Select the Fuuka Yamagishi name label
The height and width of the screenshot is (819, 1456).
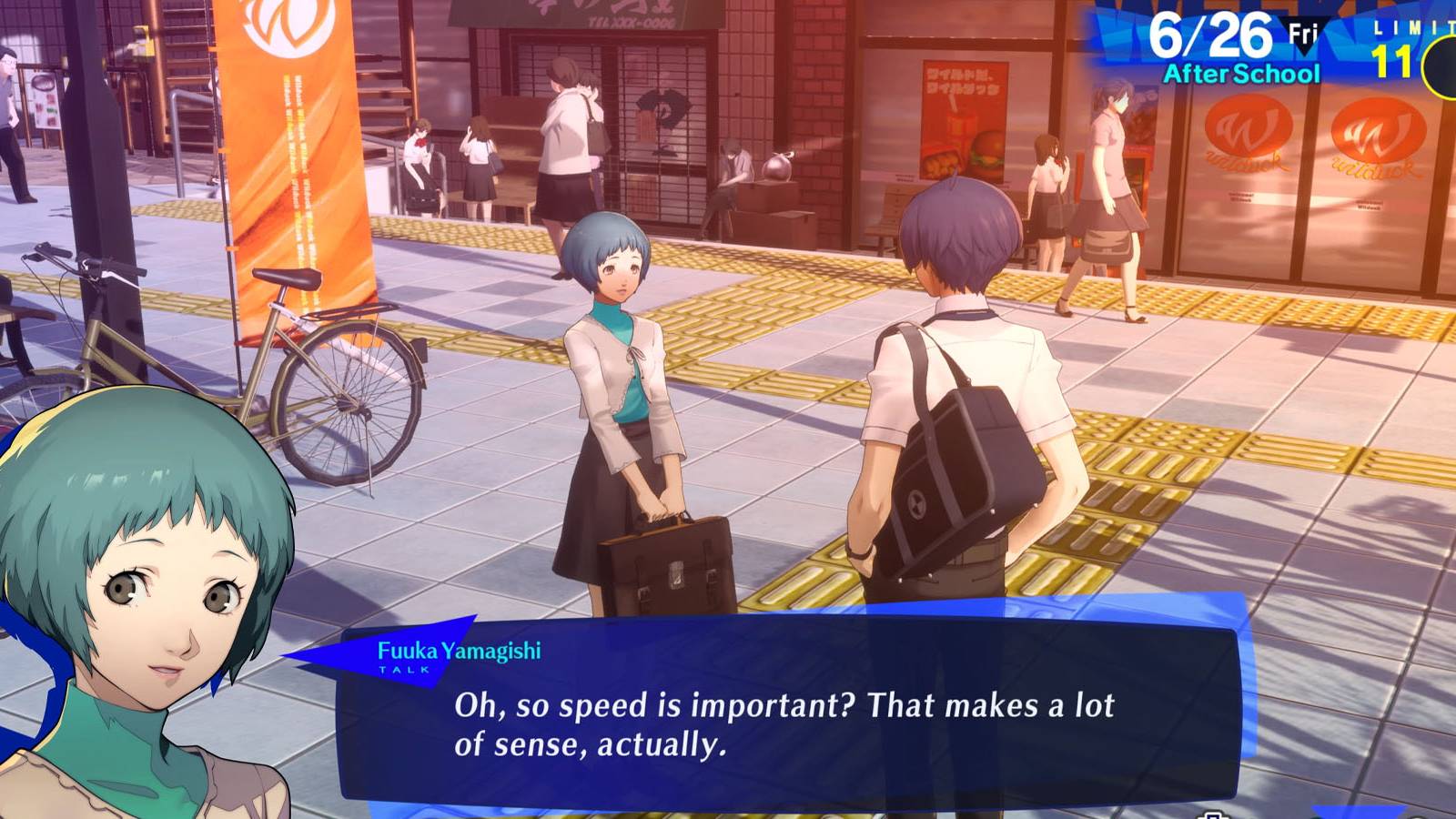[460, 650]
